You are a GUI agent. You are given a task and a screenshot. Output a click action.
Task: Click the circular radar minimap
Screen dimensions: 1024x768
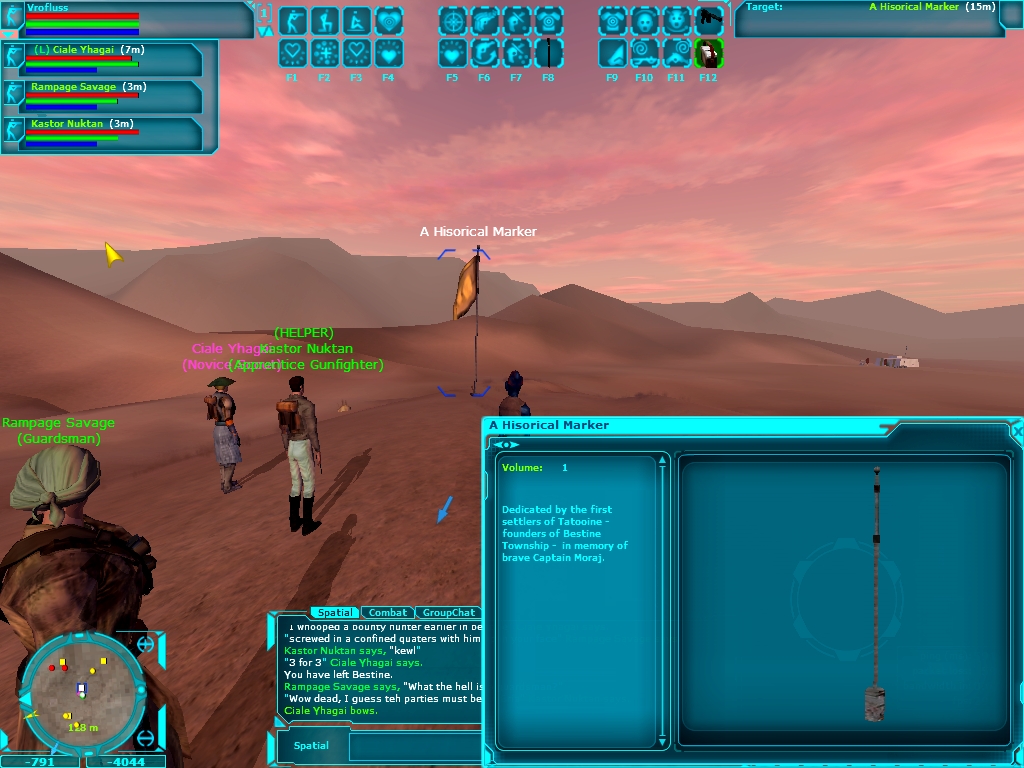82,688
